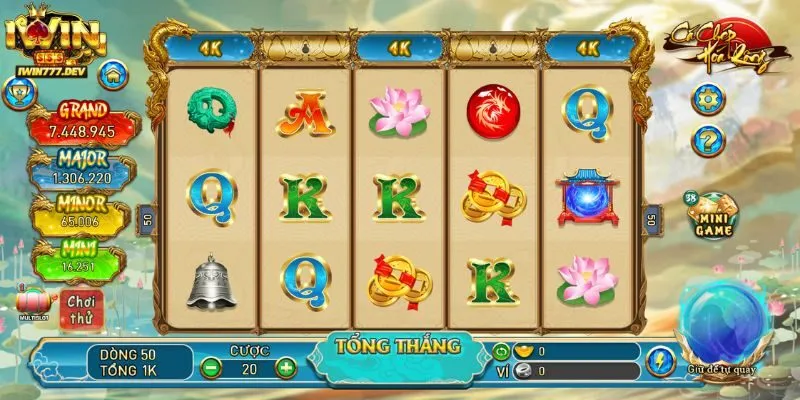Click the IWIN777.DEV logo
Image resolution: width=800 pixels, height=400 pixels.
coord(55,40)
